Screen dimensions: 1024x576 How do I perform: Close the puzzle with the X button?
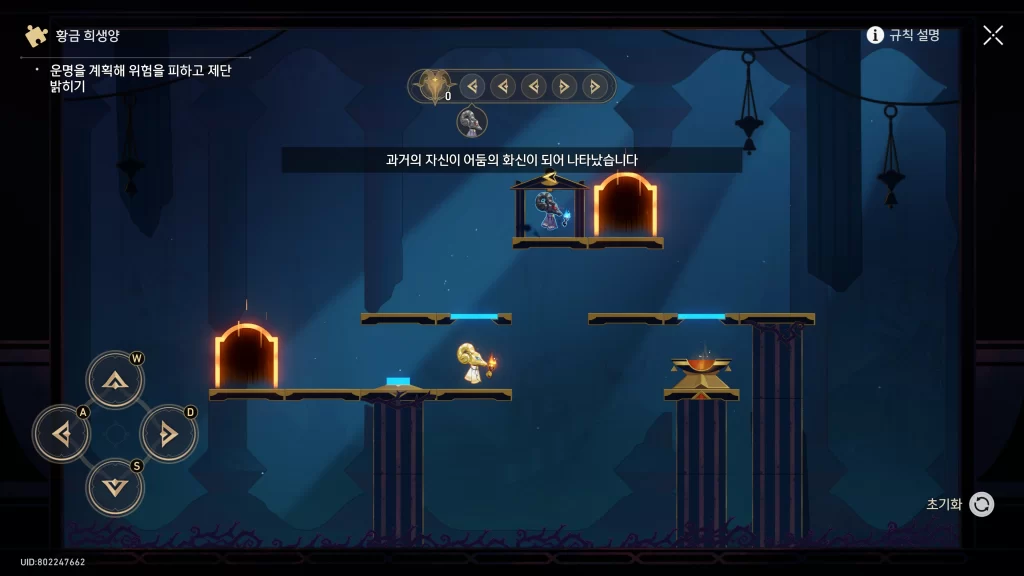993,35
